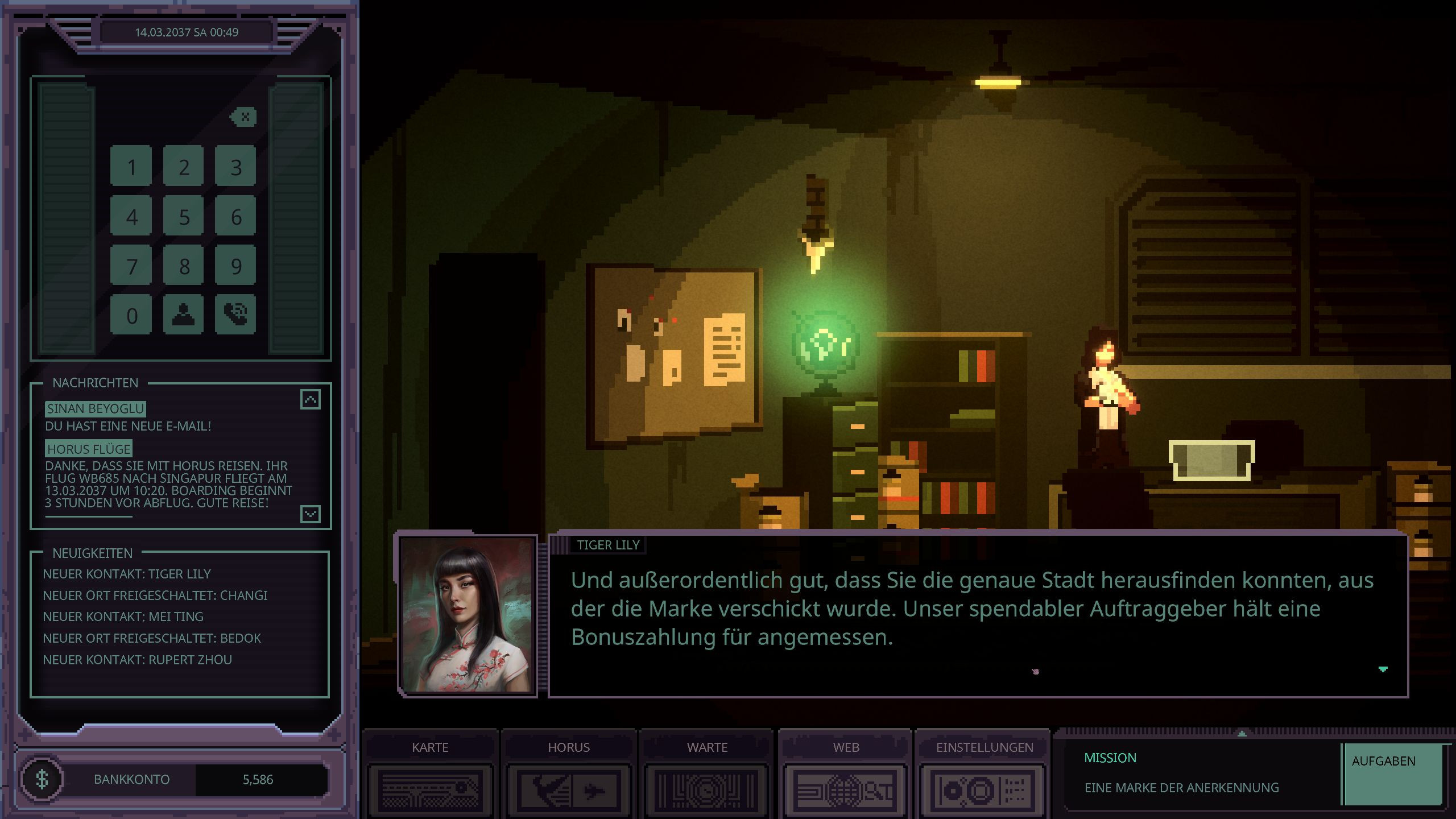The width and height of the screenshot is (1456, 819).
Task: Delete last digit with backspace button
Action: [x=244, y=117]
